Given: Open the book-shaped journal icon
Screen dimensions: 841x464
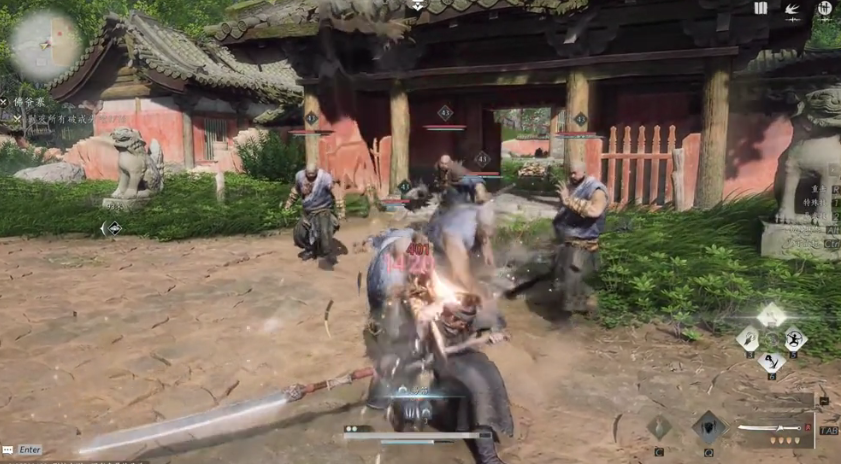Looking at the screenshot, I should [x=761, y=9].
